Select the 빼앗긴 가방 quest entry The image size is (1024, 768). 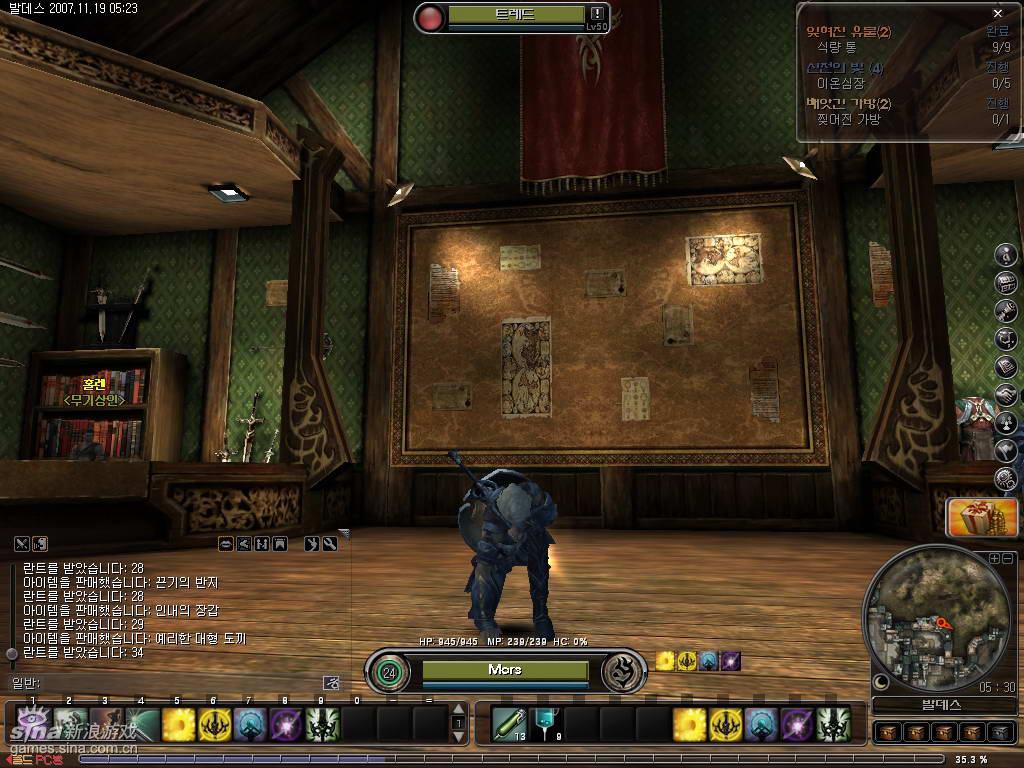[x=848, y=103]
